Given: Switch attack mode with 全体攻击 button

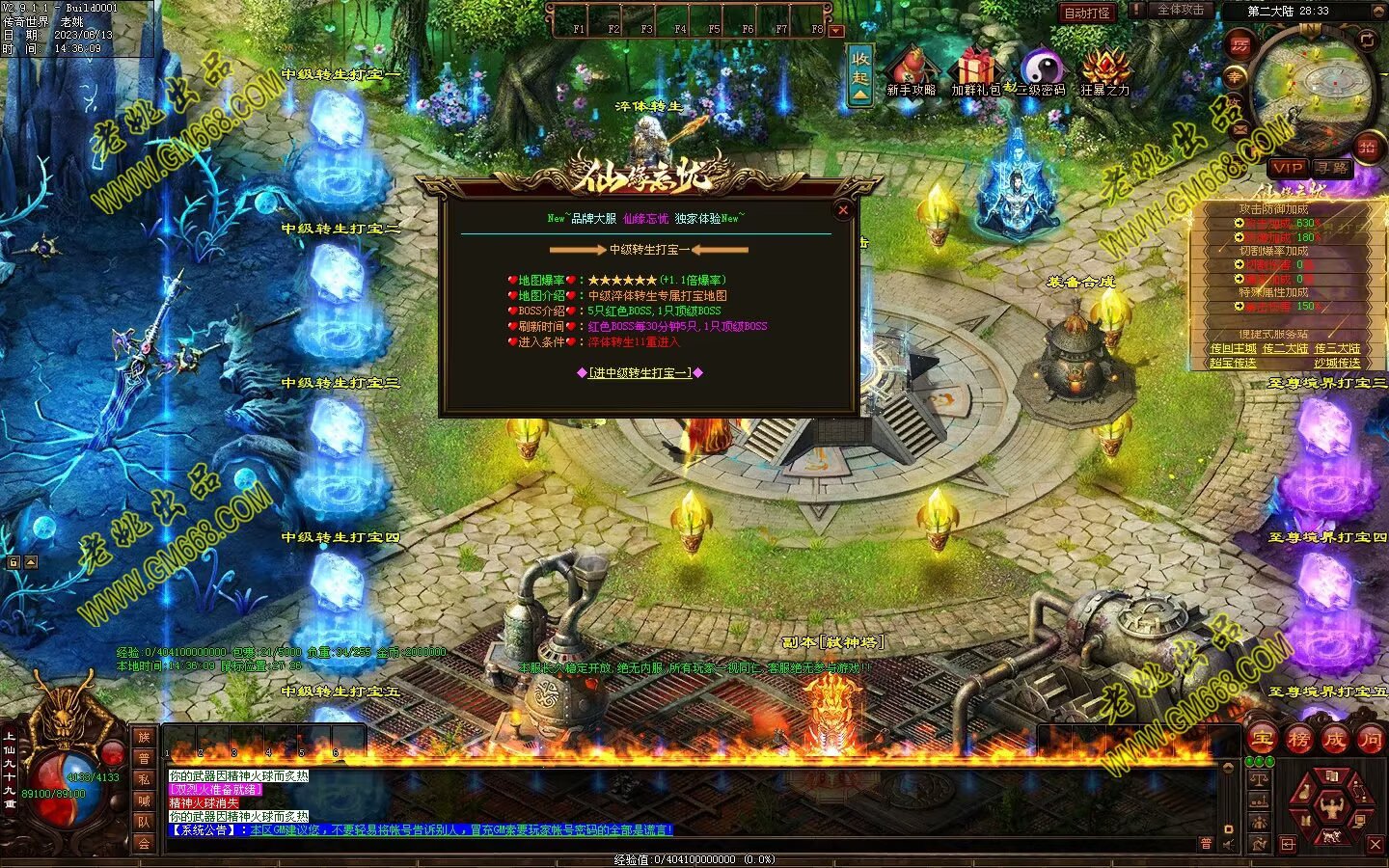Looking at the screenshot, I should coord(1180,10).
